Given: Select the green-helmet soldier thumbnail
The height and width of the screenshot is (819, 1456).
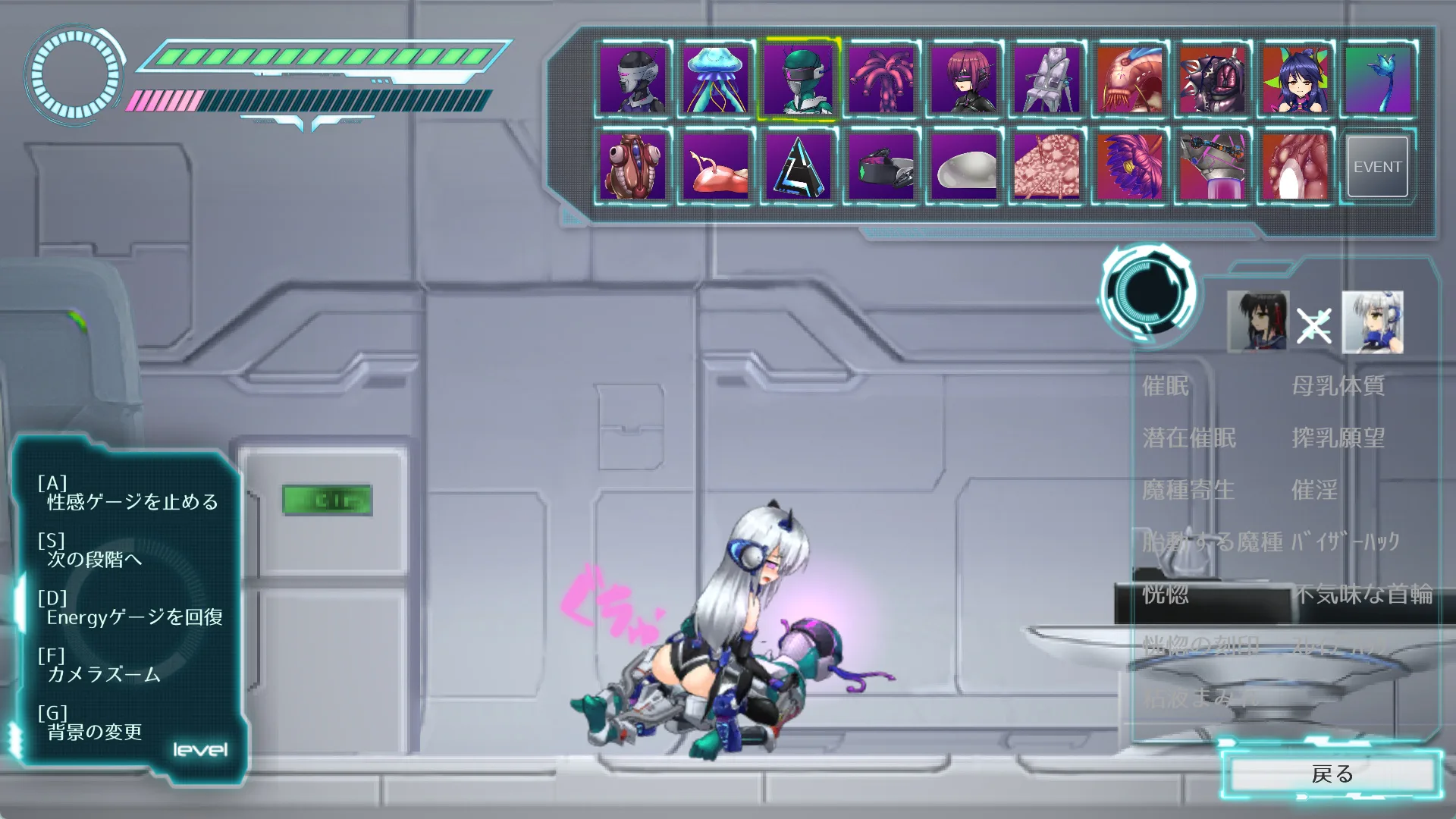Looking at the screenshot, I should click(798, 80).
